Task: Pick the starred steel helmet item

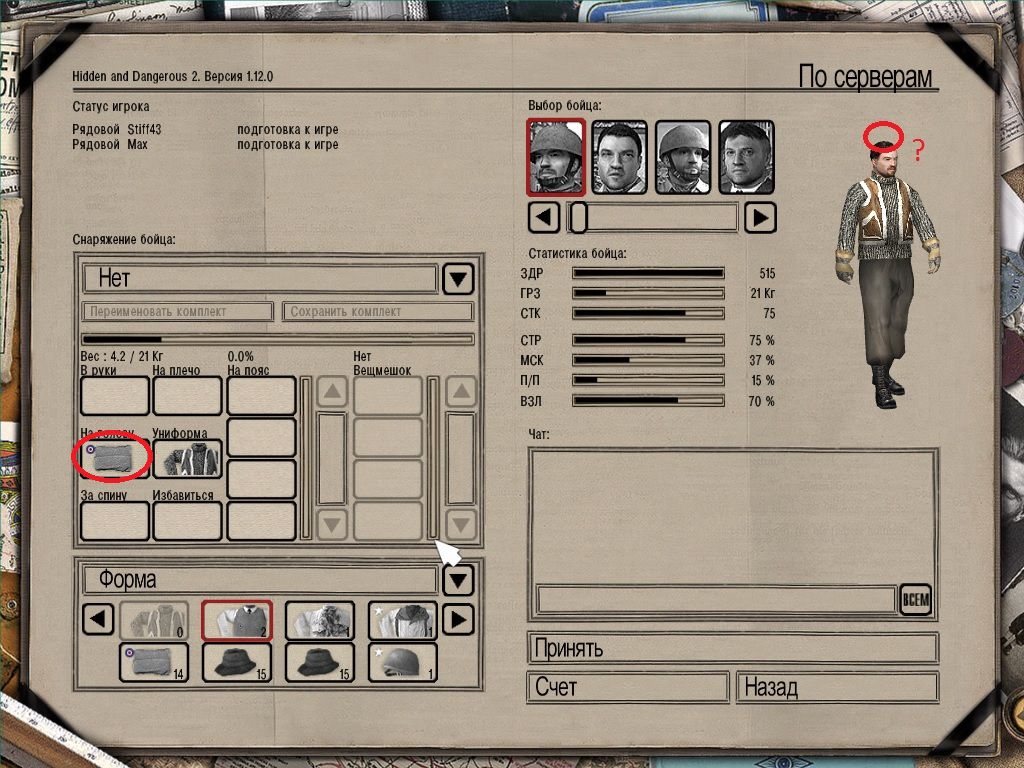Action: pos(402,662)
